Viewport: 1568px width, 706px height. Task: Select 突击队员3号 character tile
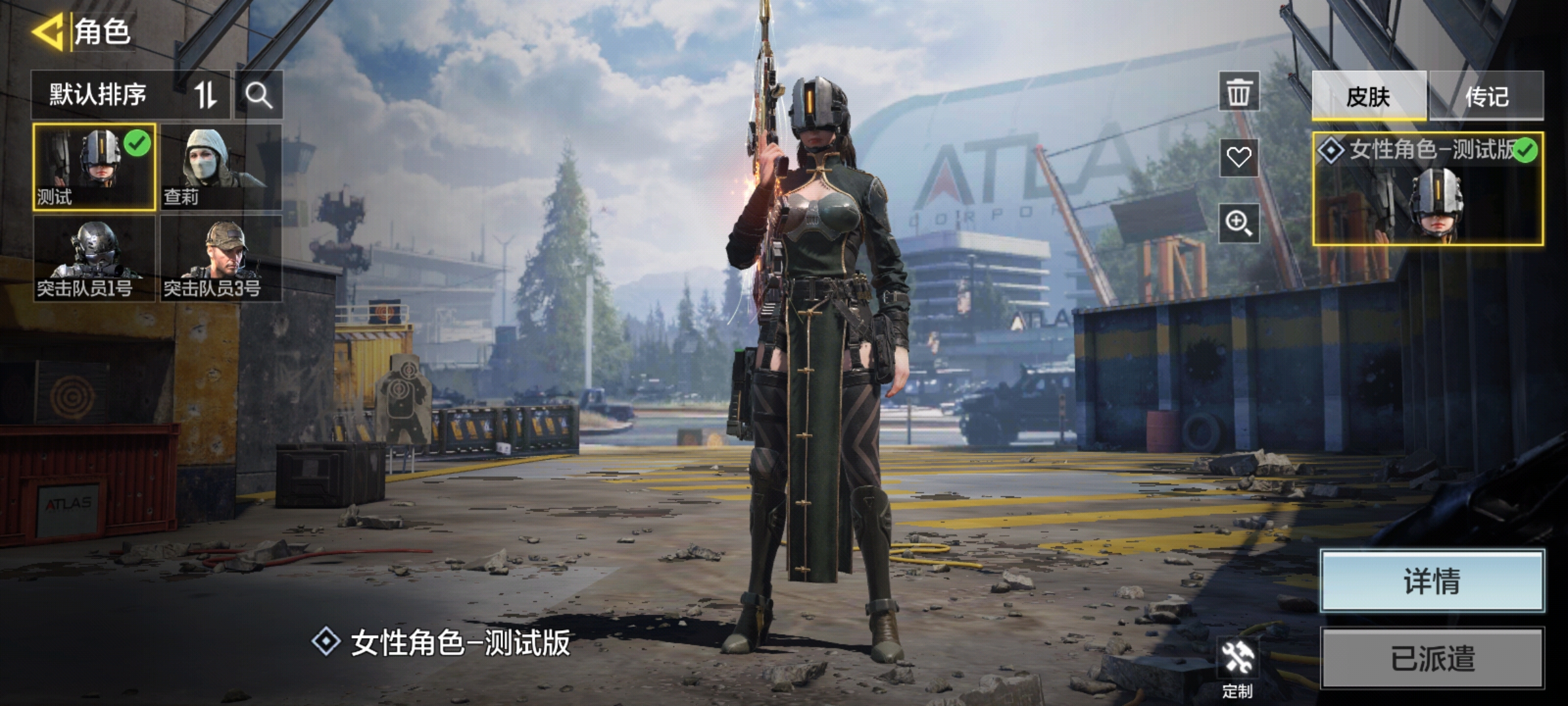(x=221, y=258)
